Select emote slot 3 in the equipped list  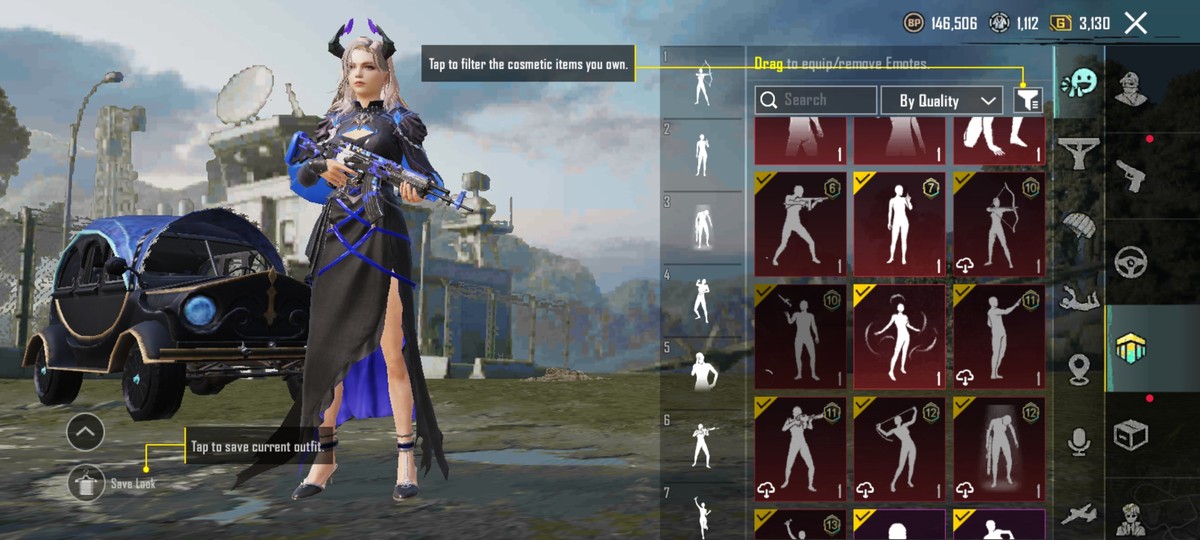coord(703,227)
